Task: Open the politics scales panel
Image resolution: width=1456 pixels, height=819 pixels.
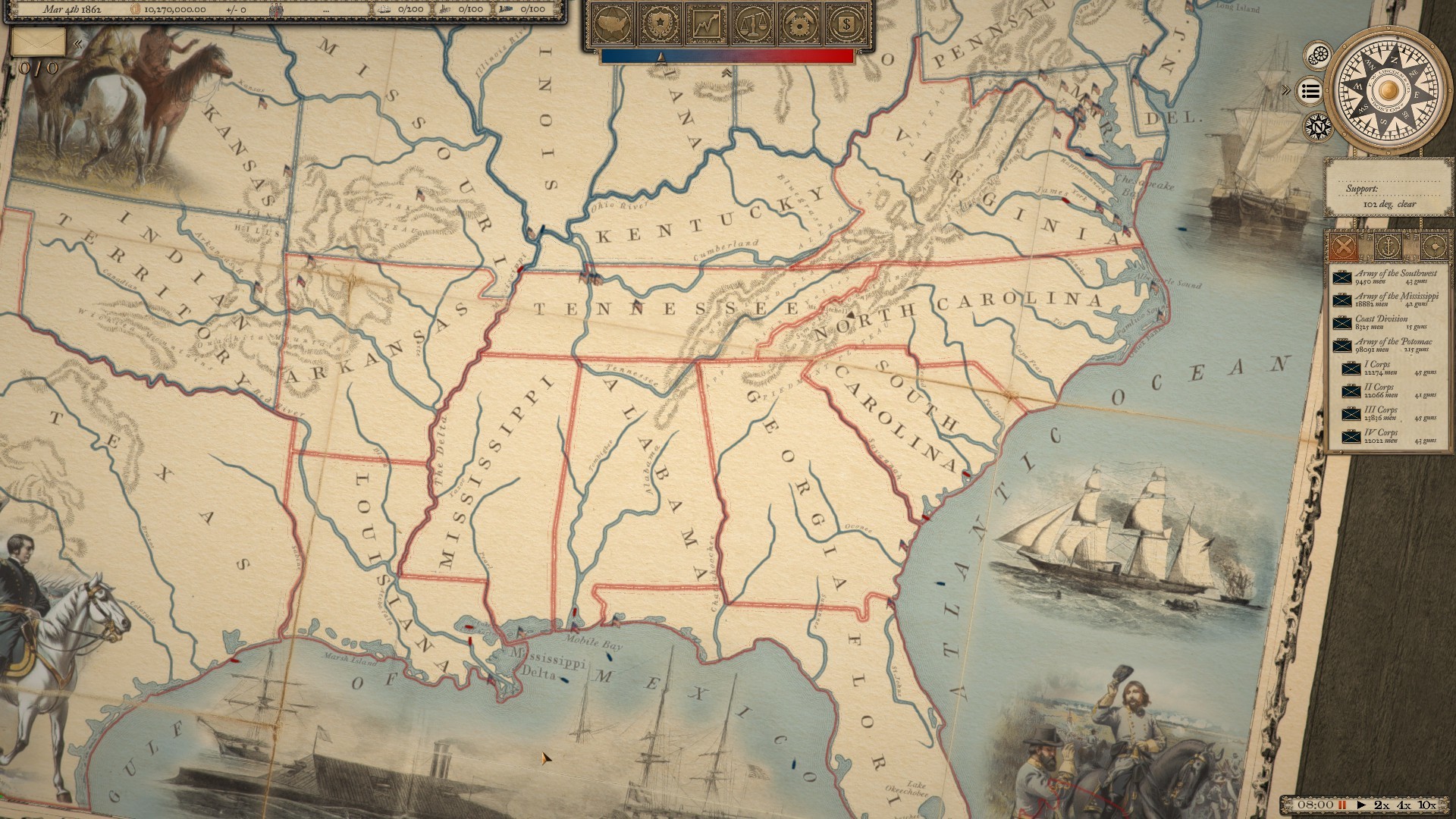Action: 754,25
